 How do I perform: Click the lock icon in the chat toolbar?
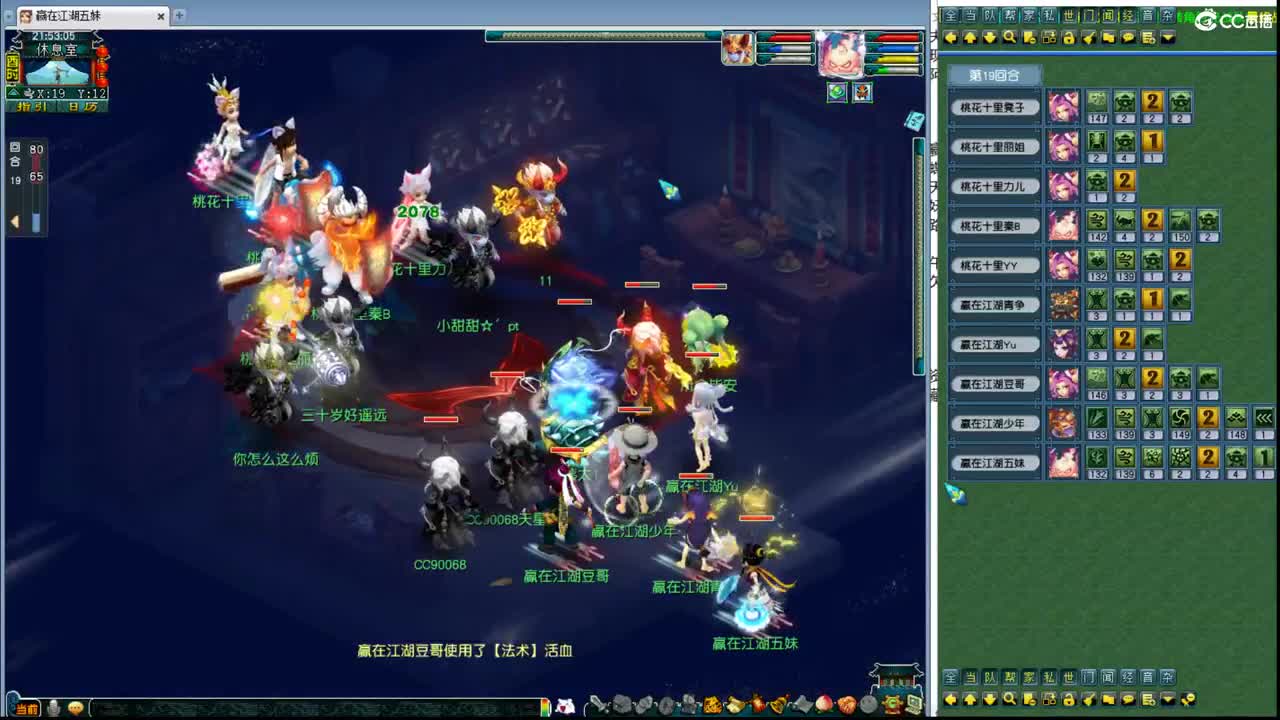(x=1070, y=38)
